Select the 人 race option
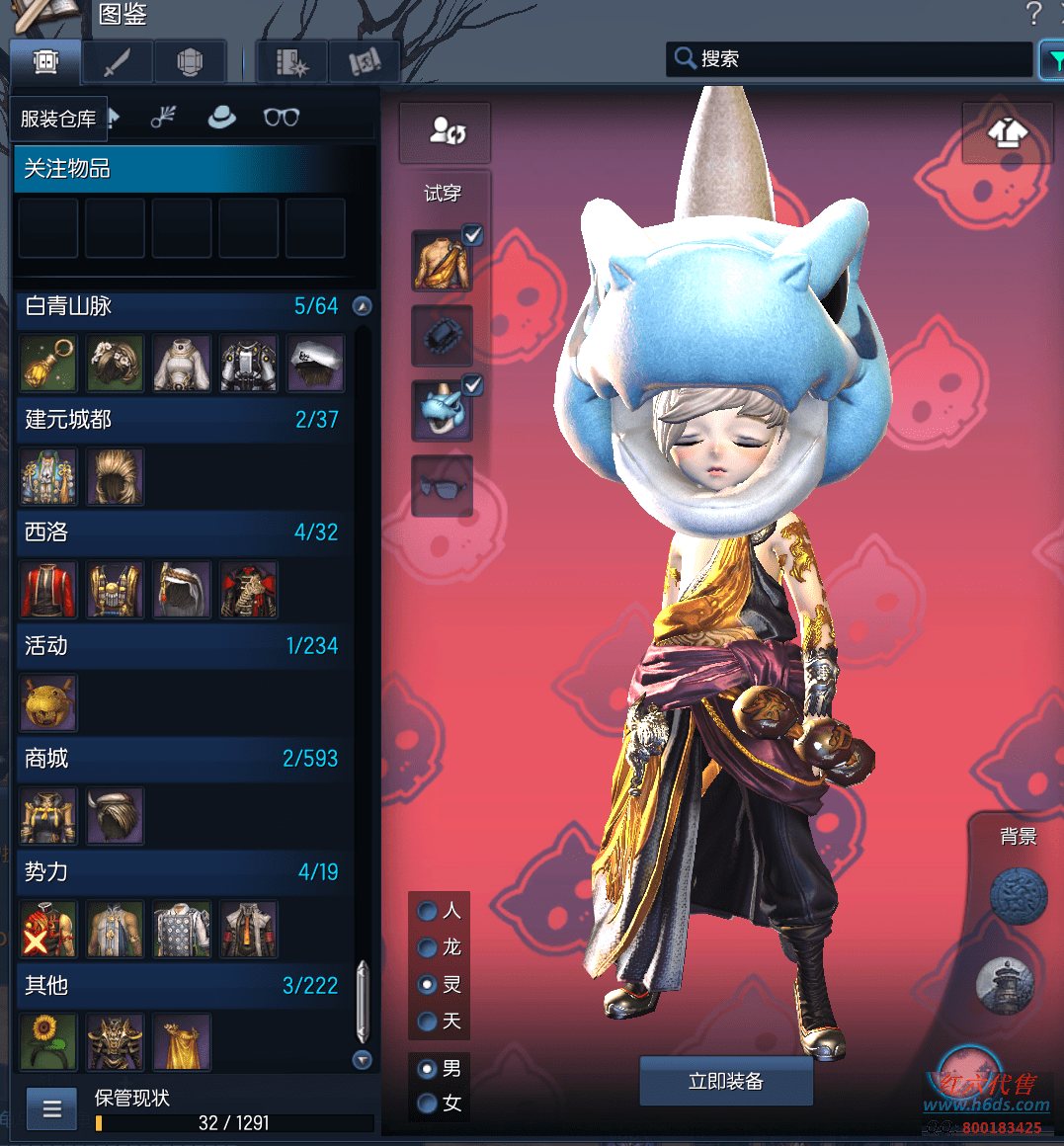This screenshot has width=1064, height=1146. [429, 910]
